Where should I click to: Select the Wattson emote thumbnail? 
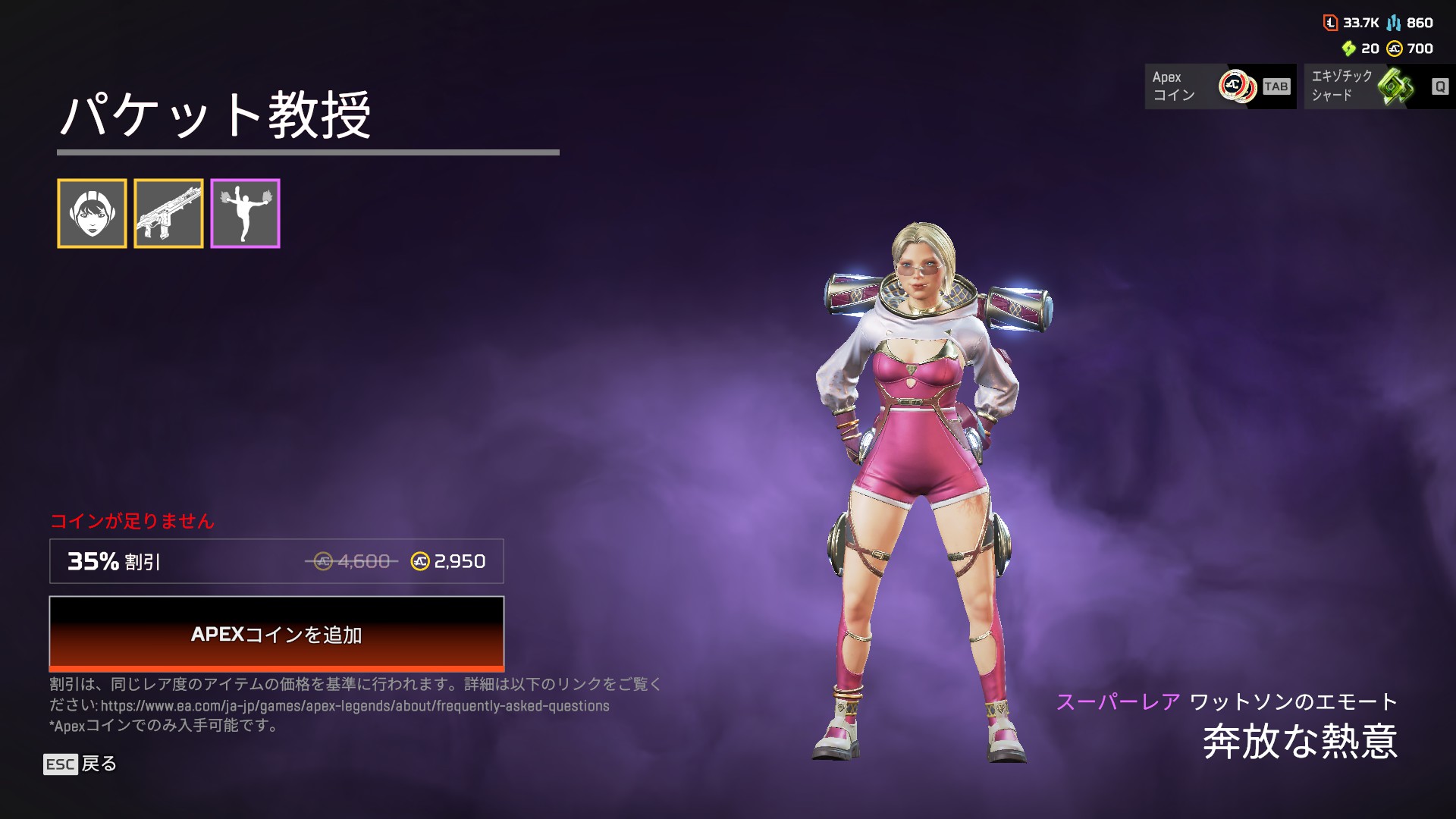click(x=245, y=214)
